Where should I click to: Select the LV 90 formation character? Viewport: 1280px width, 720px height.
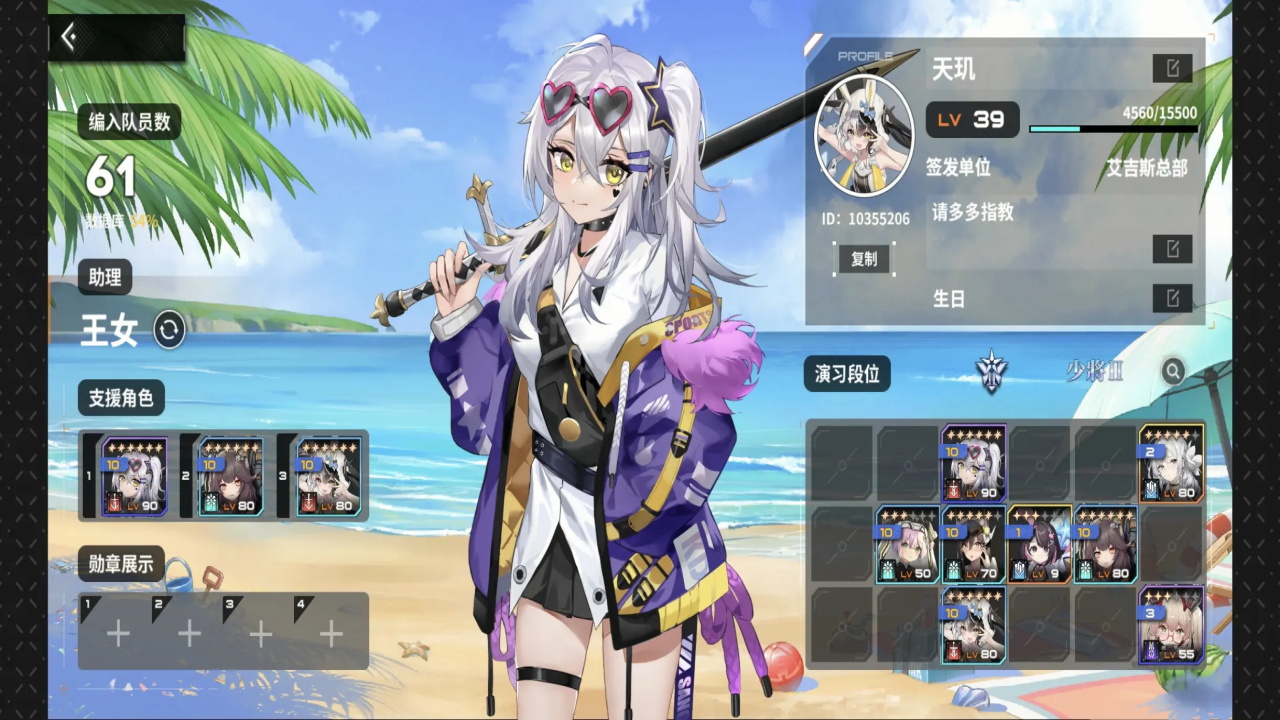(973, 461)
